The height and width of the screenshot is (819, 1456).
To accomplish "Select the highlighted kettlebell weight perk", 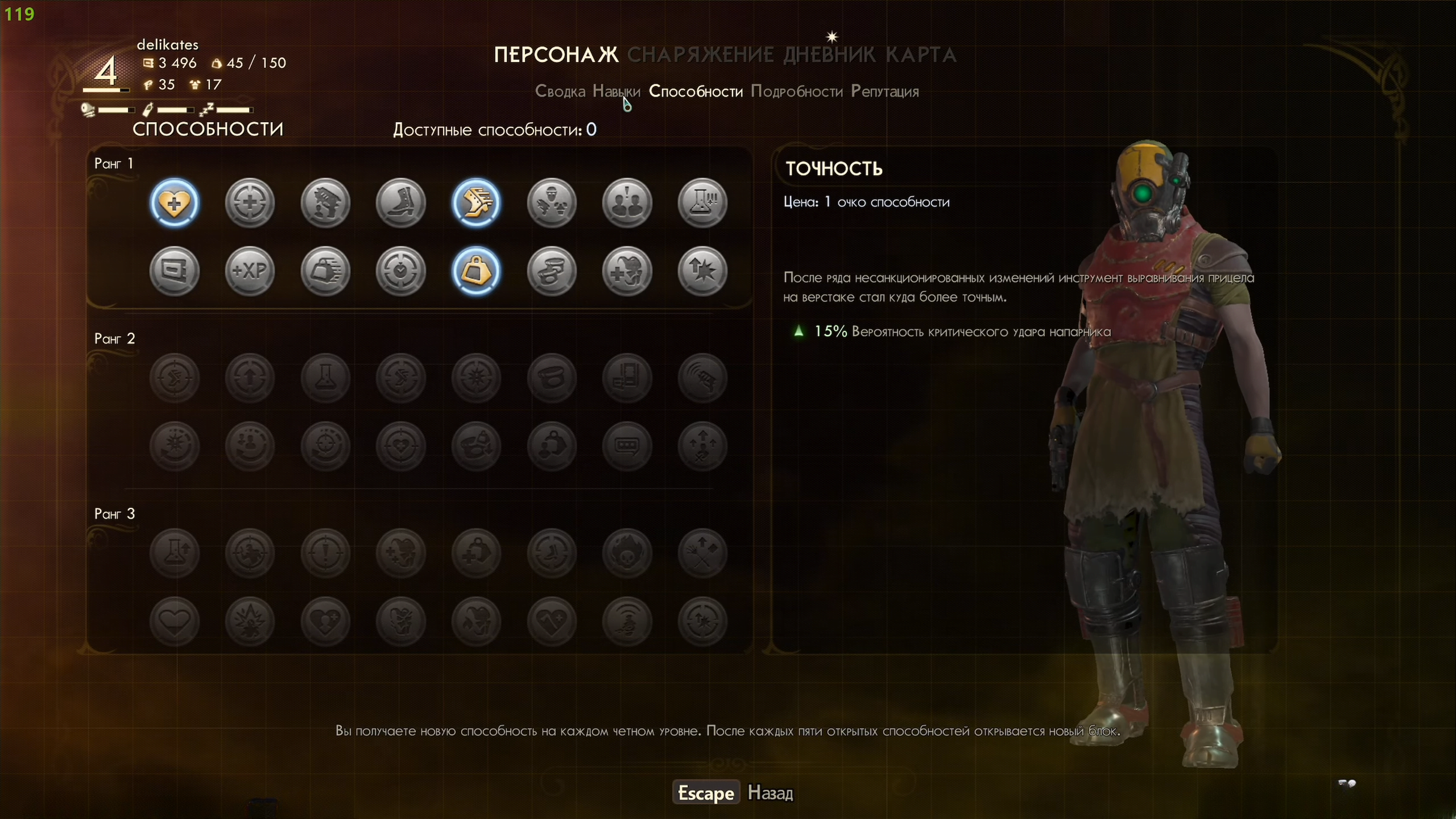I will 476,271.
